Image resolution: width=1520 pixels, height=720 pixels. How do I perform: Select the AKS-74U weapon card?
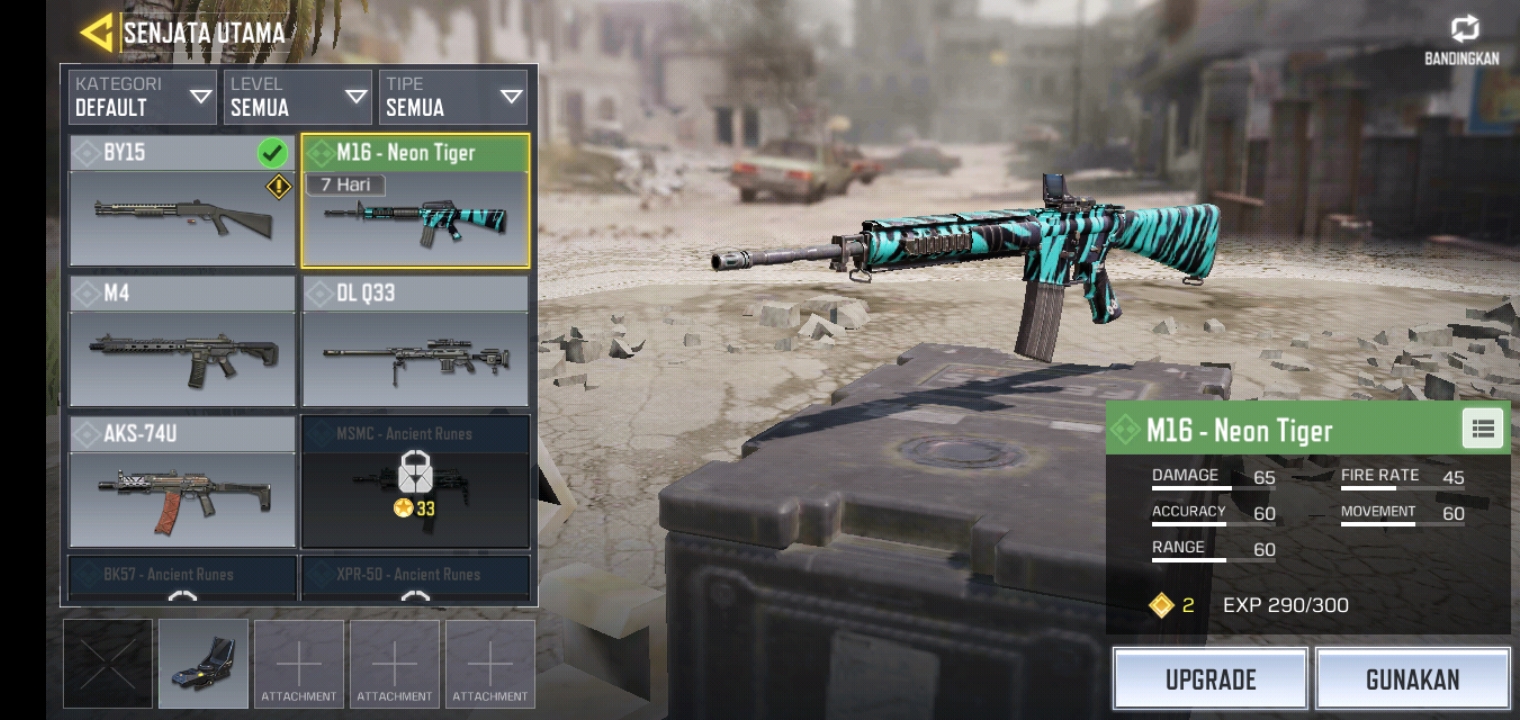(182, 482)
